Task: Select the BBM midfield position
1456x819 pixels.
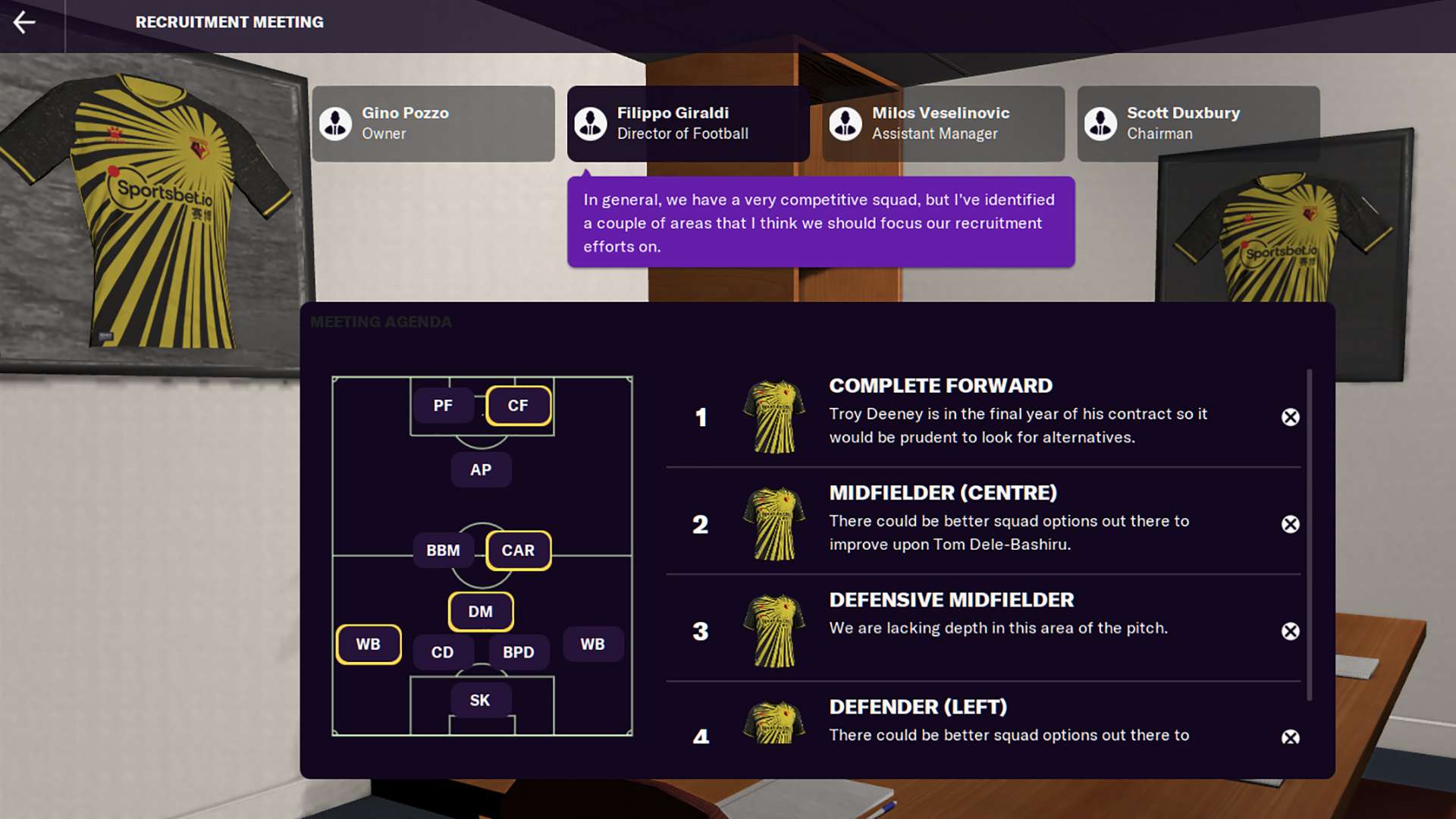Action: pos(443,551)
